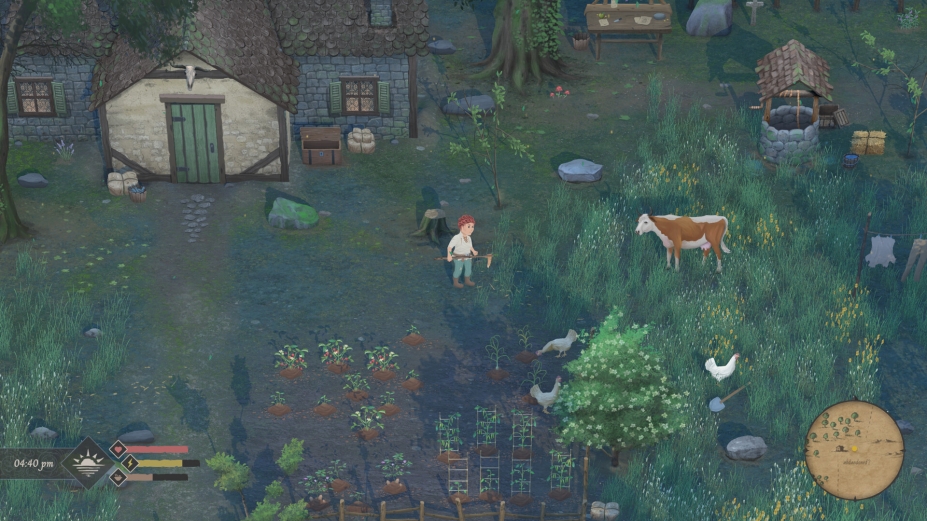Click the house marker on the minimap
Image resolution: width=927 pixels, height=521 pixels.
(x=840, y=448)
